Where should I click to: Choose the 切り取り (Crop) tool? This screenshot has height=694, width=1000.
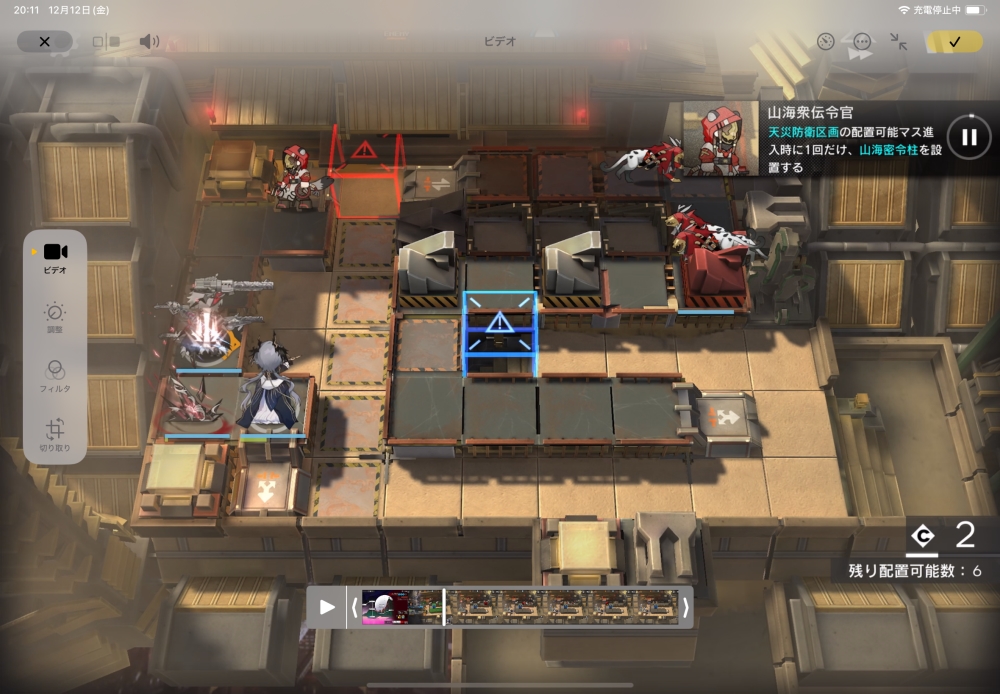(x=55, y=436)
